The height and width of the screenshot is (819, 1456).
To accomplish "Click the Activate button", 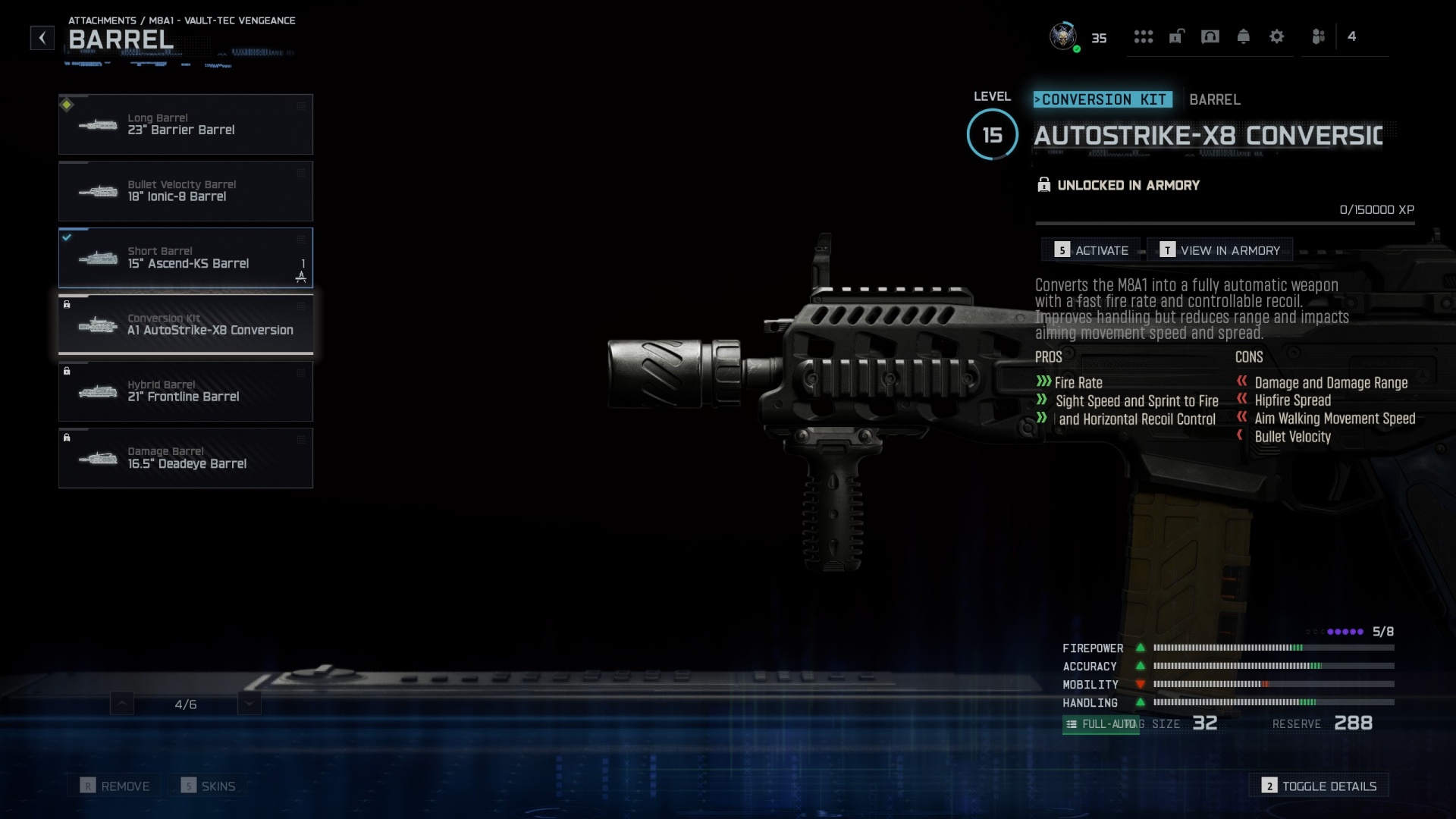I will click(x=1091, y=249).
